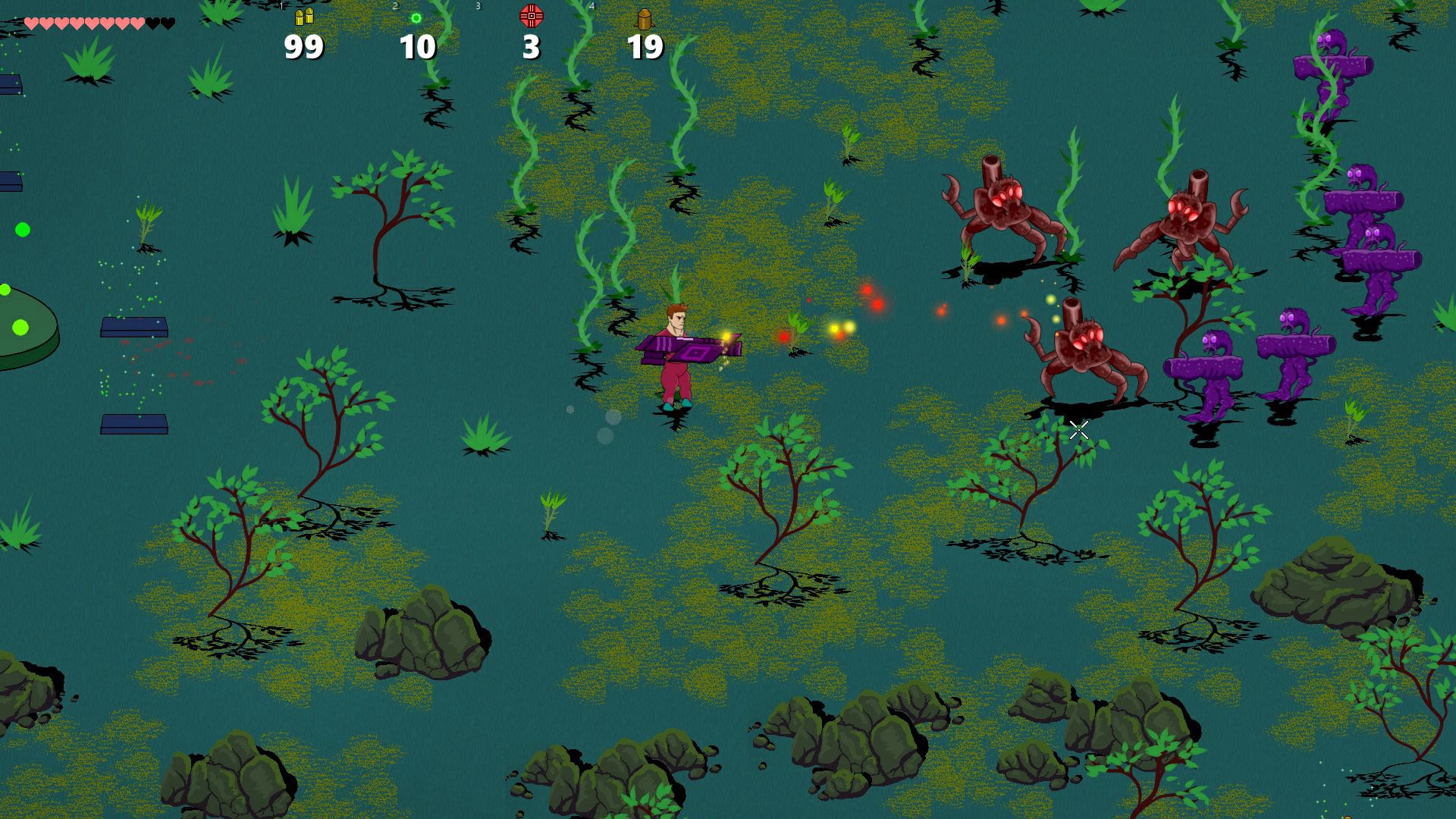Choose the red octagon mine slot

point(531,16)
